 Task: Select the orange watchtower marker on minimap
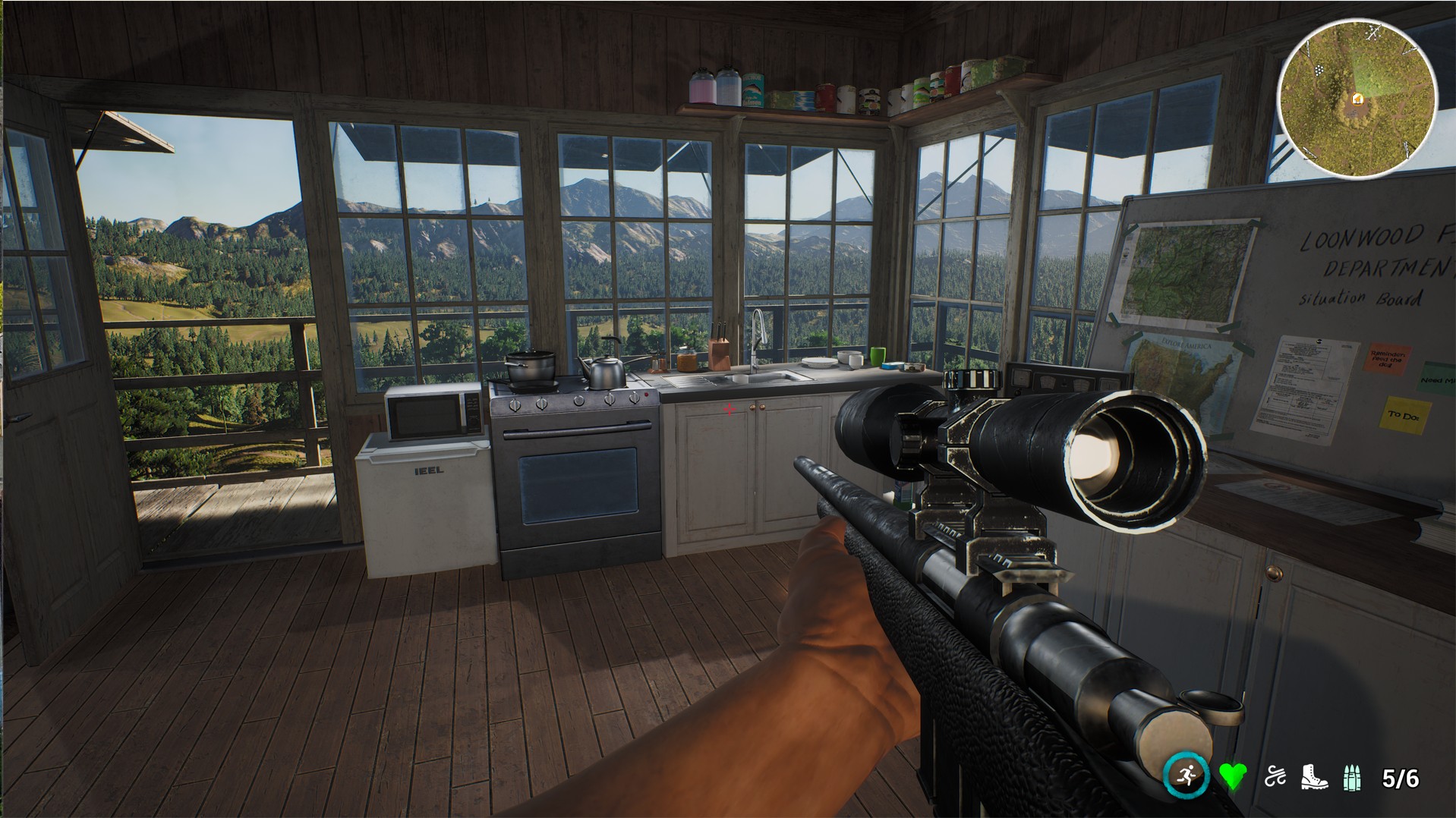coord(1357,99)
